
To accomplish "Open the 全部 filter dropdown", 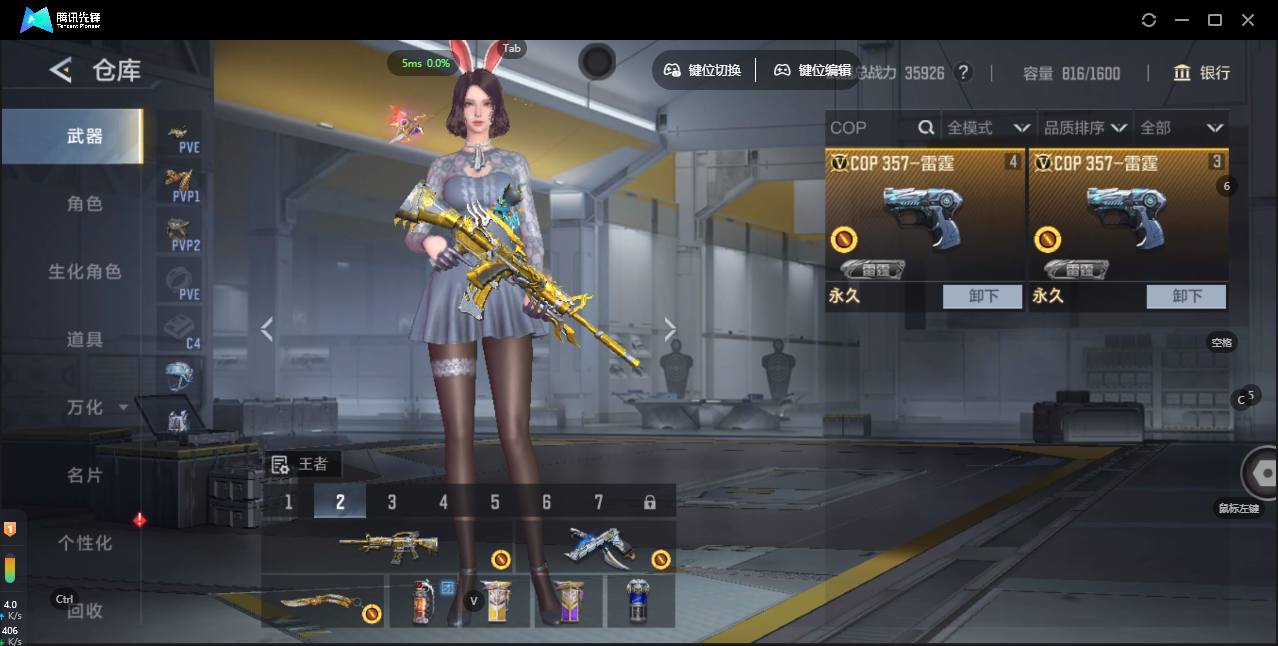I will [1181, 128].
